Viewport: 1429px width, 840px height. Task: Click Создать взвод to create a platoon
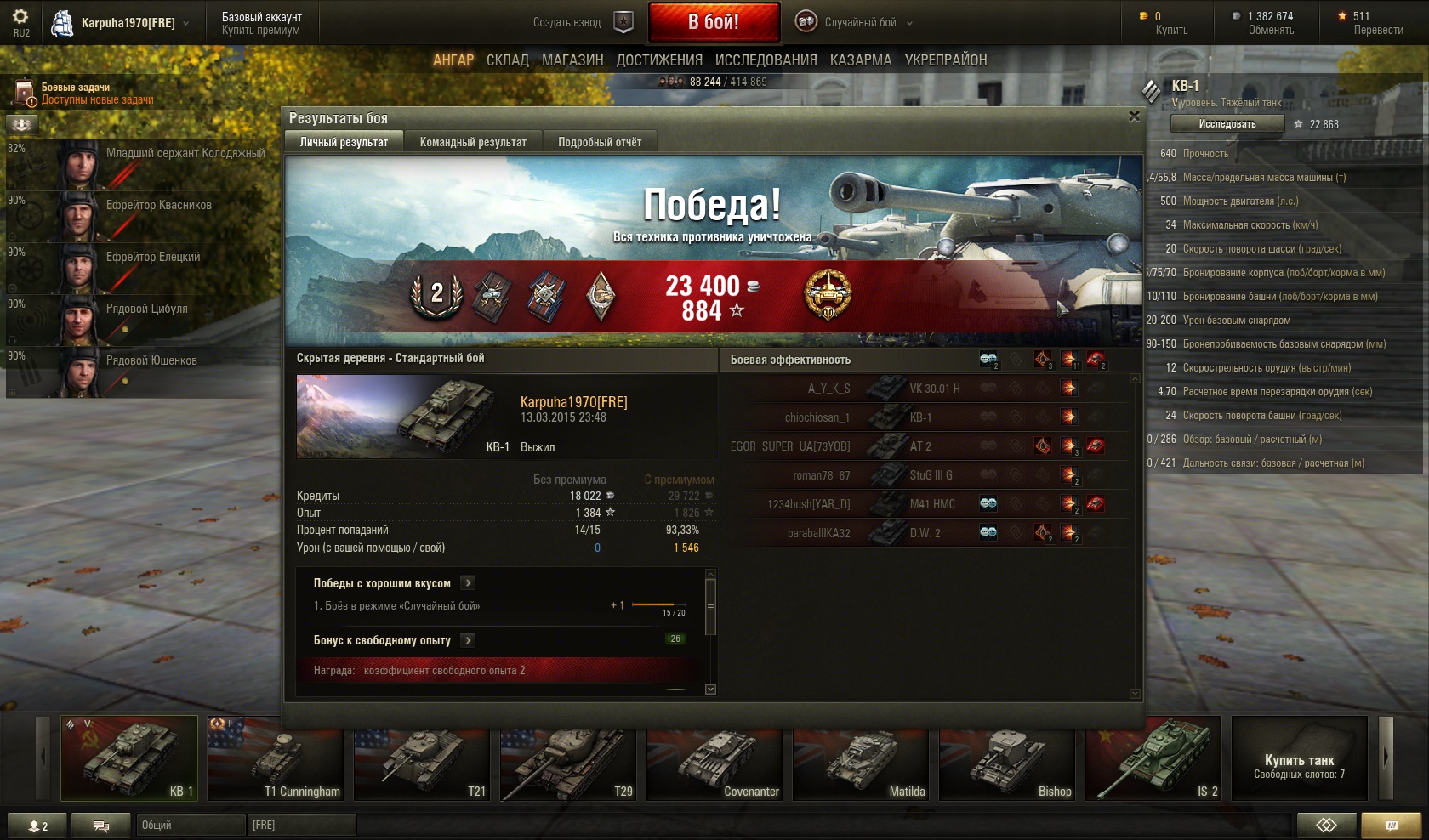pyautogui.click(x=567, y=23)
